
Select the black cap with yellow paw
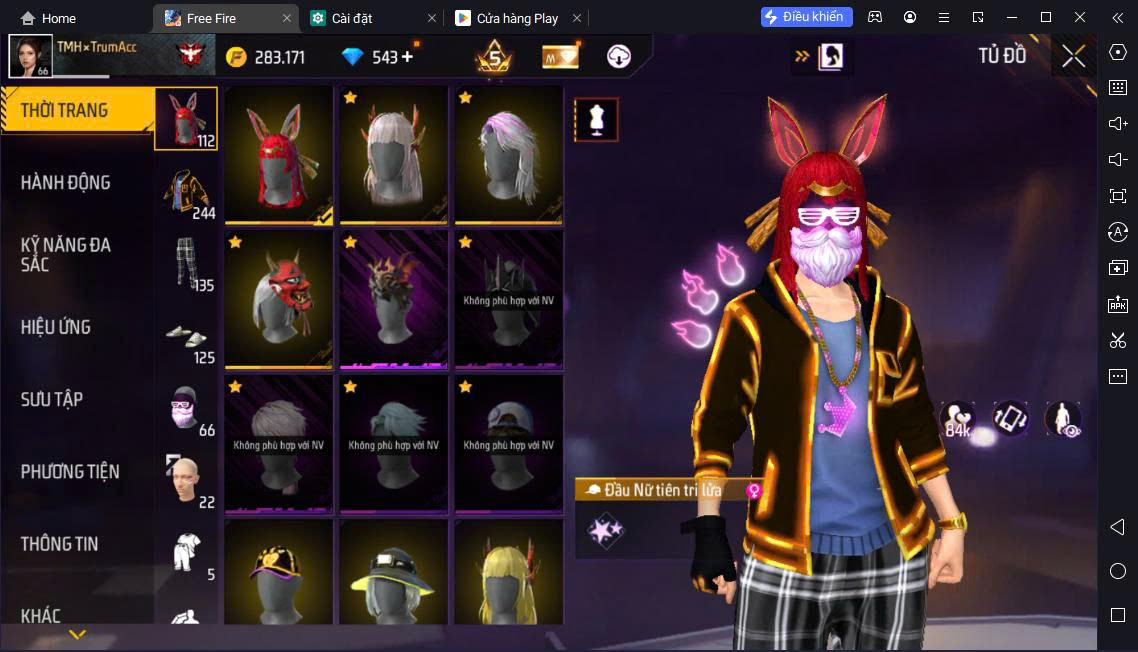pyautogui.click(x=279, y=577)
